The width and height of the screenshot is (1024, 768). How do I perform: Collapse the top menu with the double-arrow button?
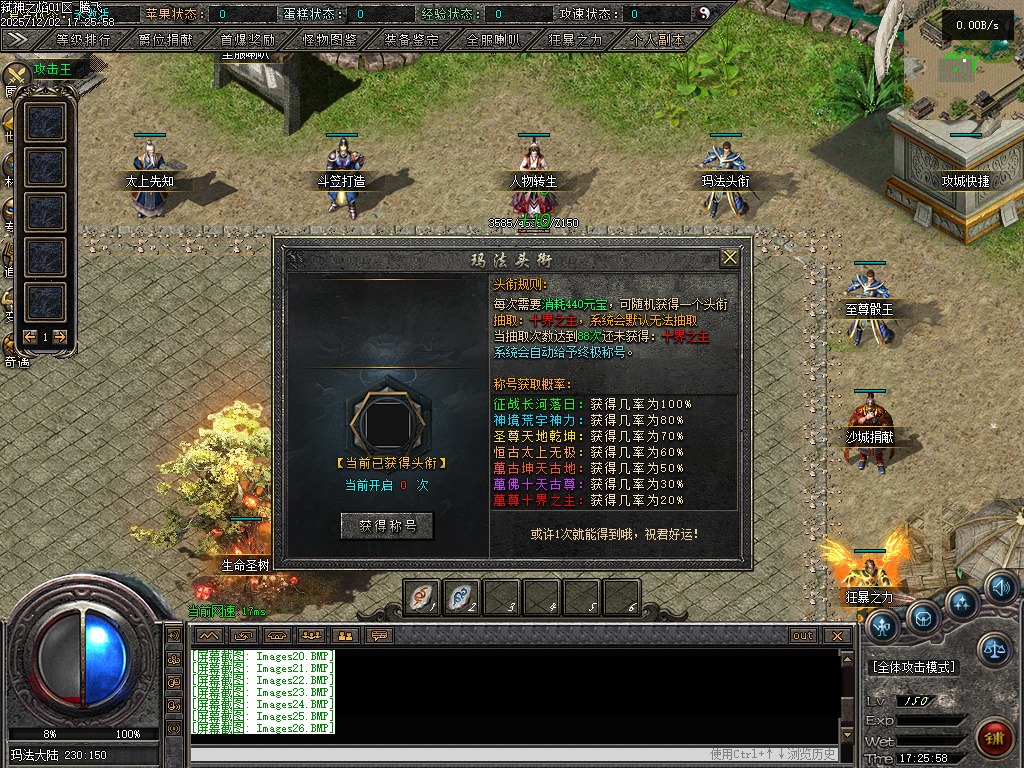click(x=15, y=39)
